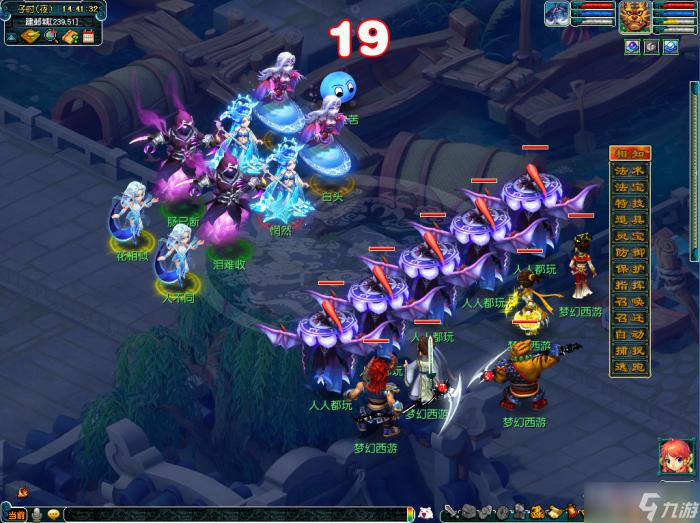Choose the 特技 special skill command
700x523 pixels.
[628, 203]
